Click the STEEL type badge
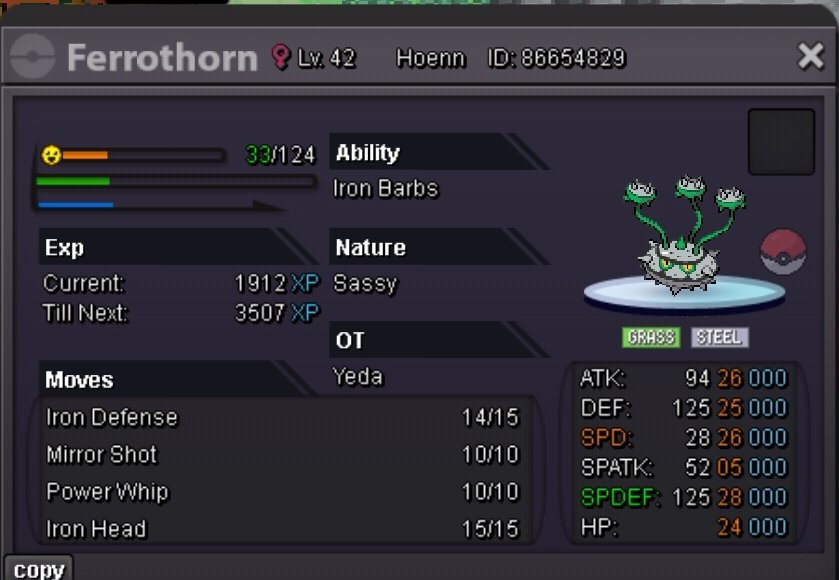 719,337
